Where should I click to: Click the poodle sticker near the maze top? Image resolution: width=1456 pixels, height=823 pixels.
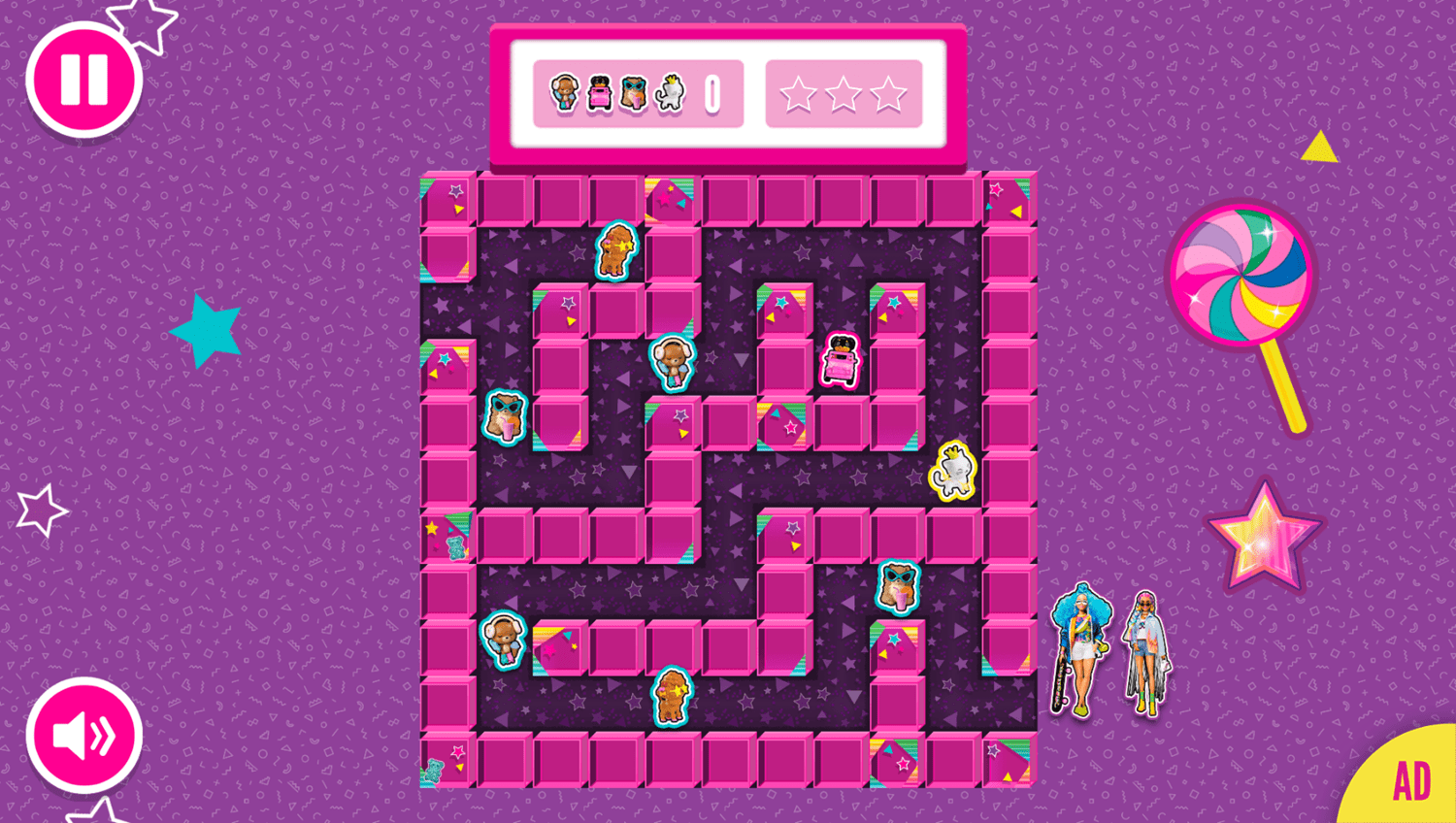click(x=614, y=250)
